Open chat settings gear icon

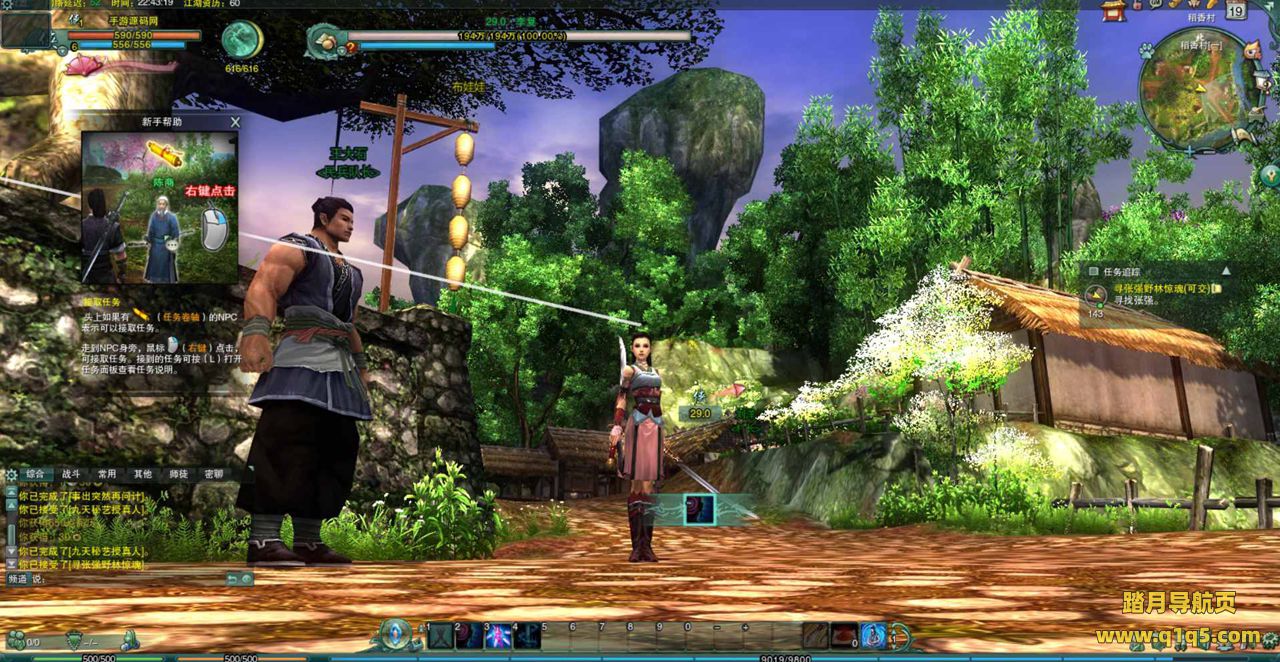tap(11, 474)
